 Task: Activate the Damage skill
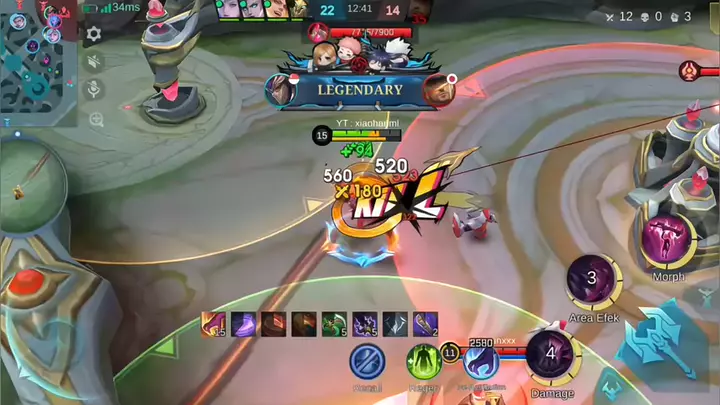[x=551, y=354]
